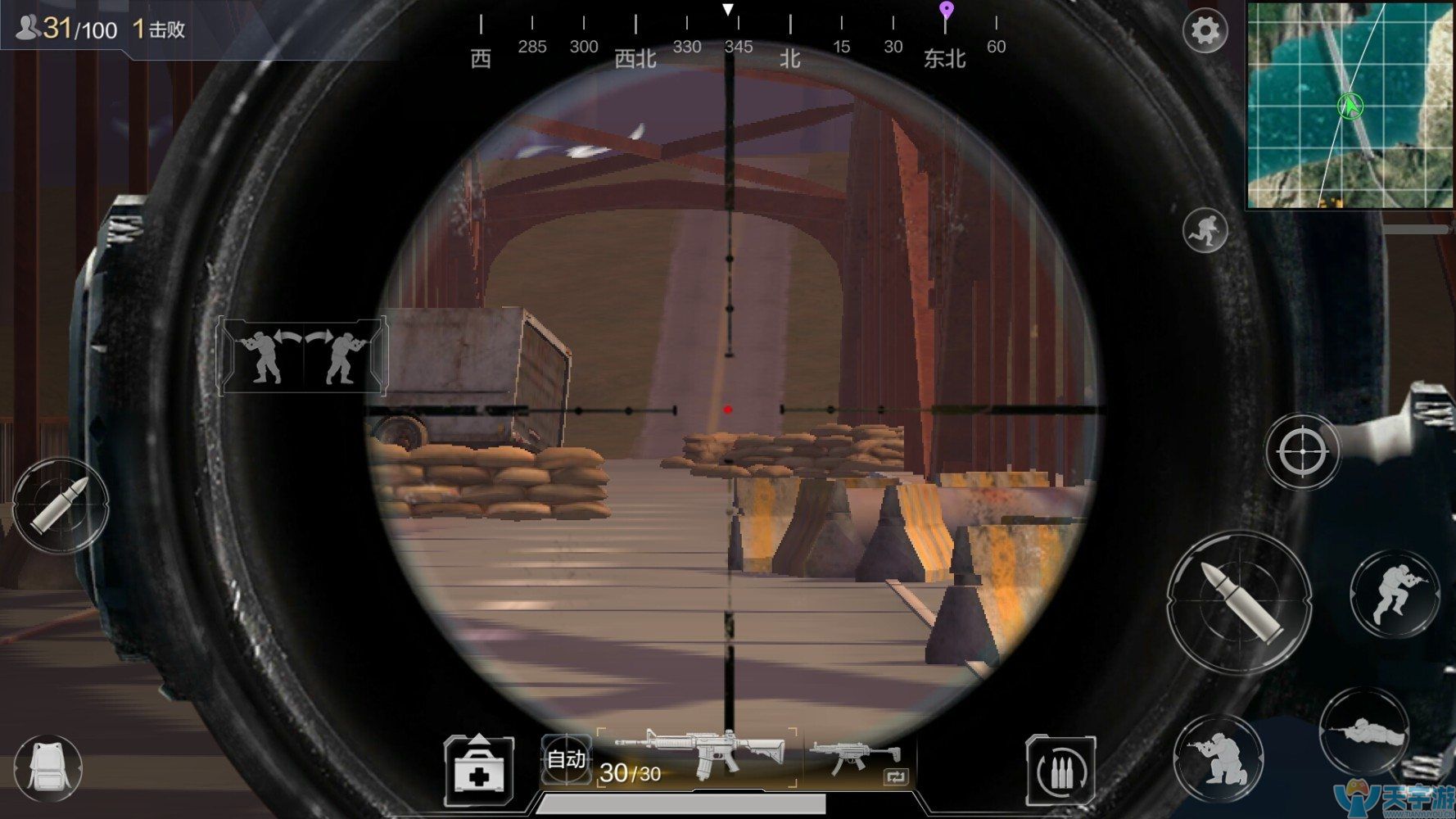The image size is (1456, 819).
Task: Open the minimap
Action: click(x=1350, y=105)
